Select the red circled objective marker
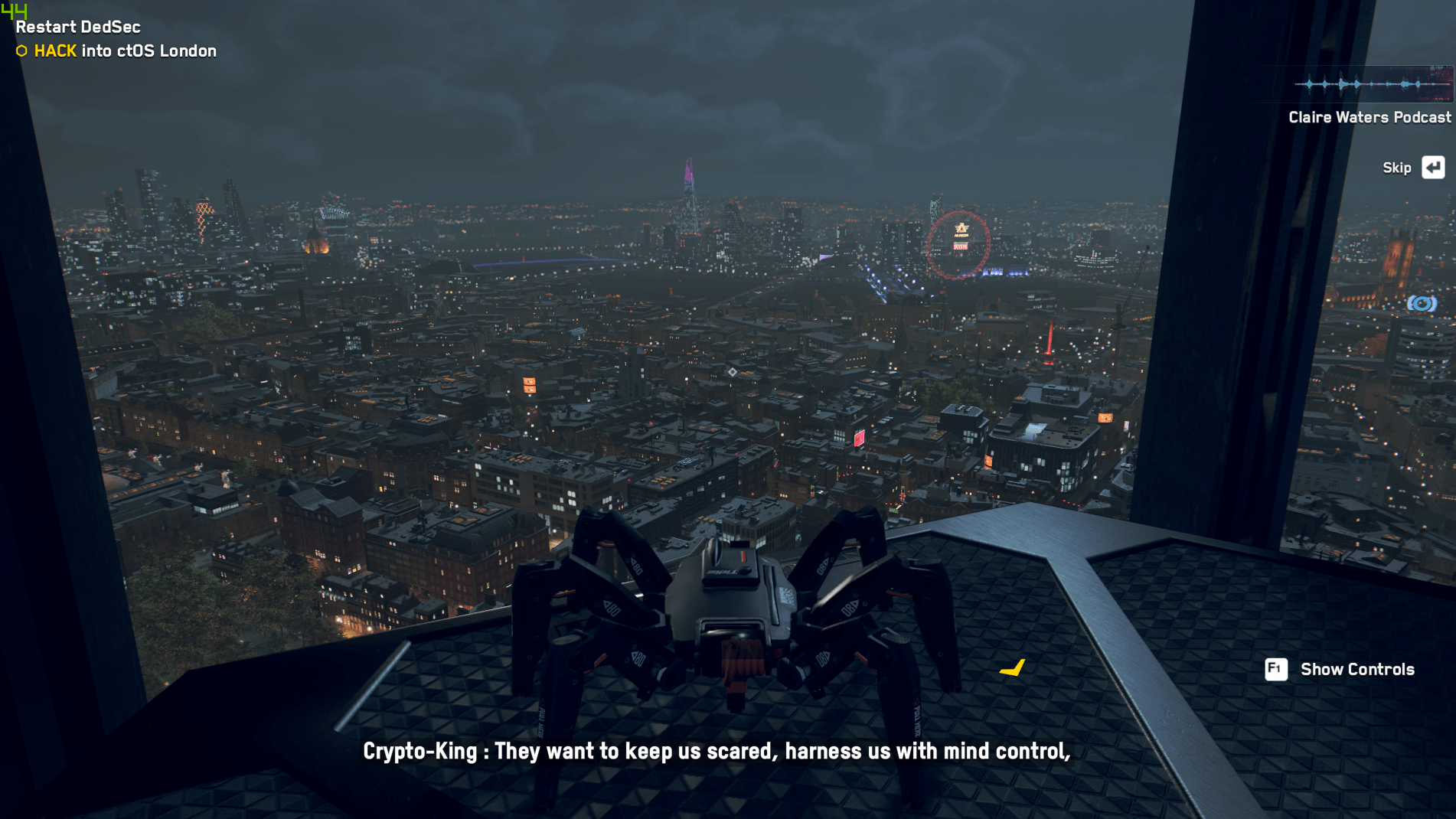 click(x=960, y=244)
